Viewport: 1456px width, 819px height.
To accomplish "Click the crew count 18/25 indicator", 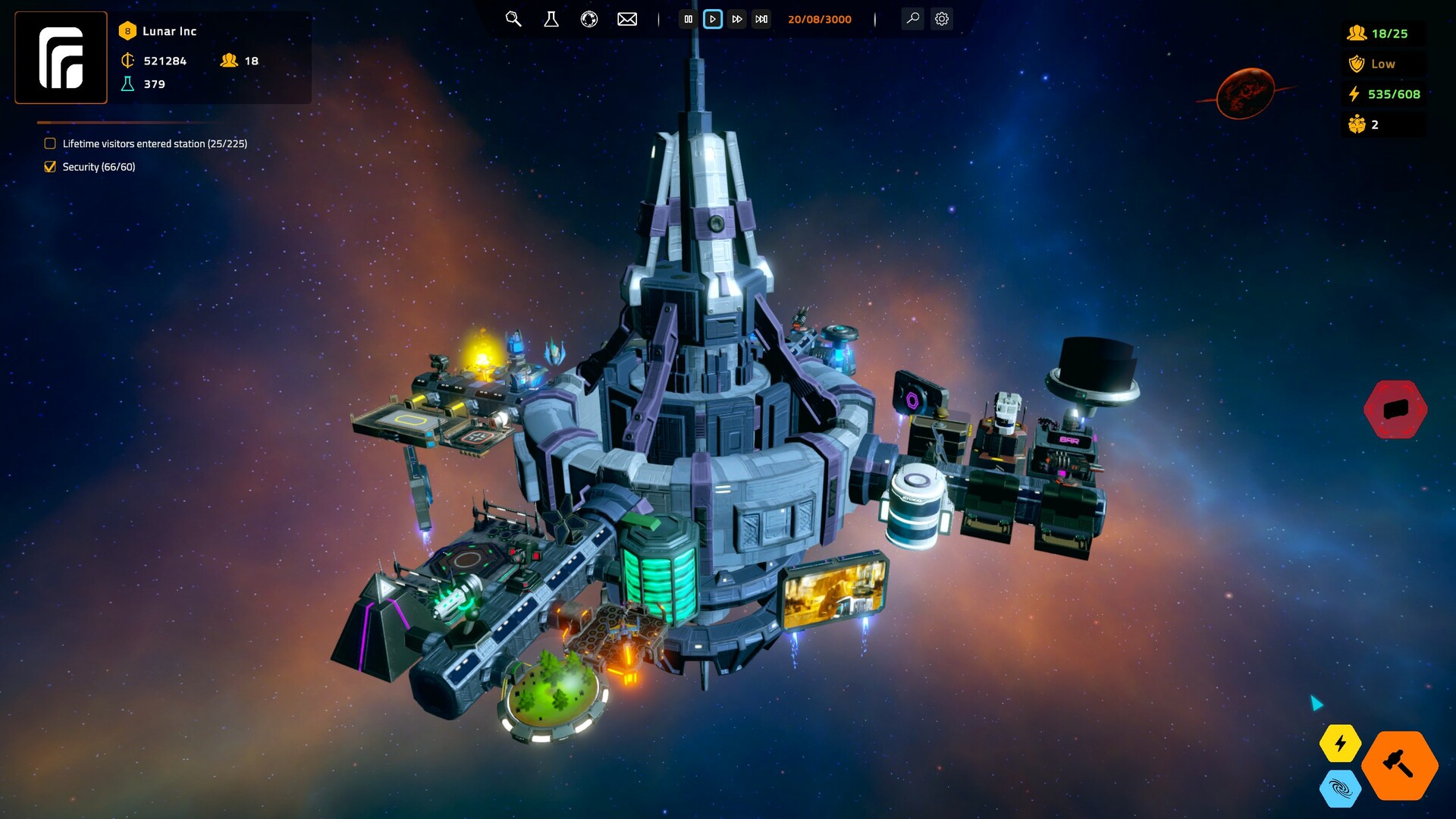I will pyautogui.click(x=1382, y=33).
